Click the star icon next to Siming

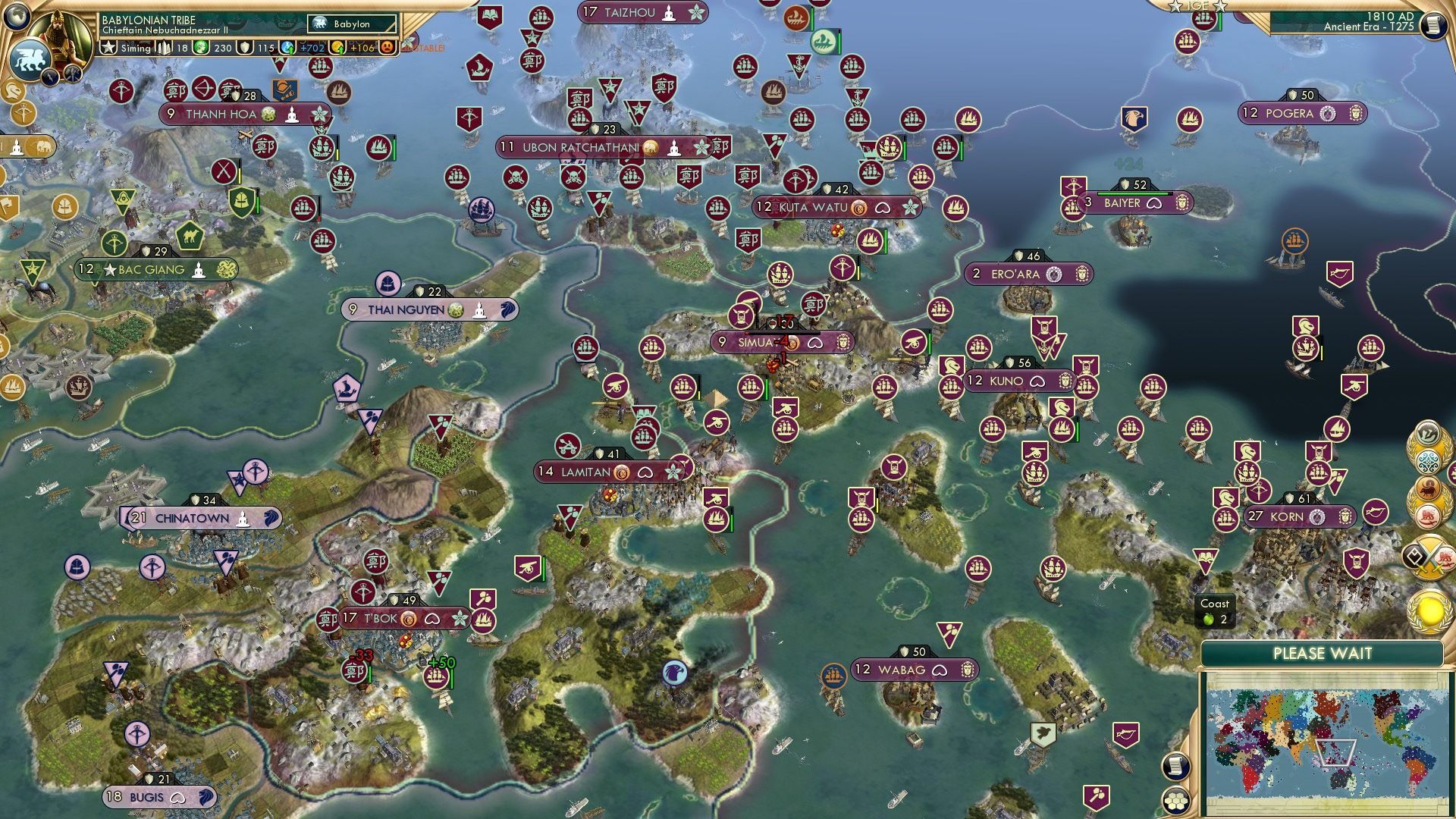[109, 49]
